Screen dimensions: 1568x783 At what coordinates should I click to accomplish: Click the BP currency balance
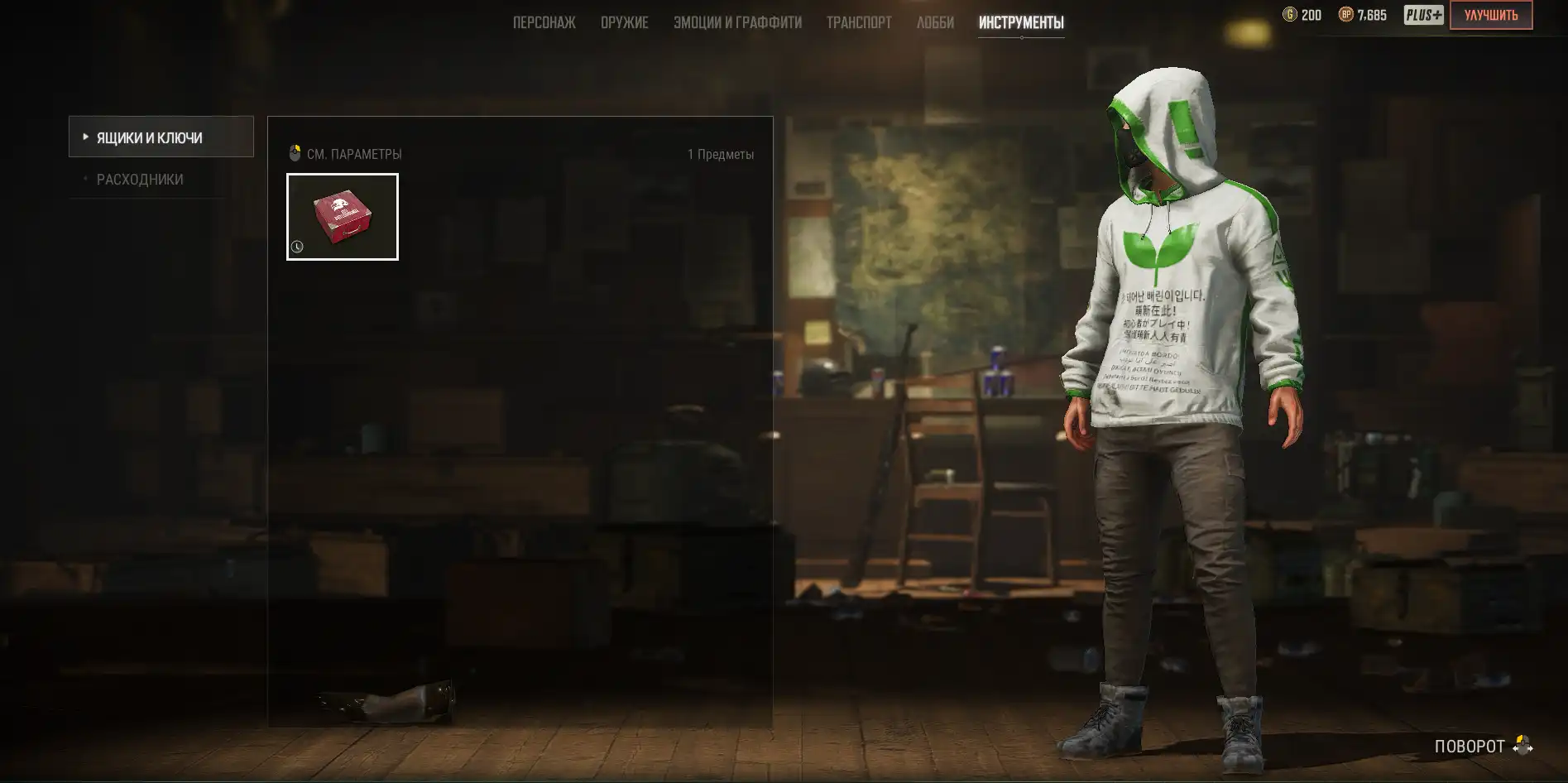tap(1363, 15)
